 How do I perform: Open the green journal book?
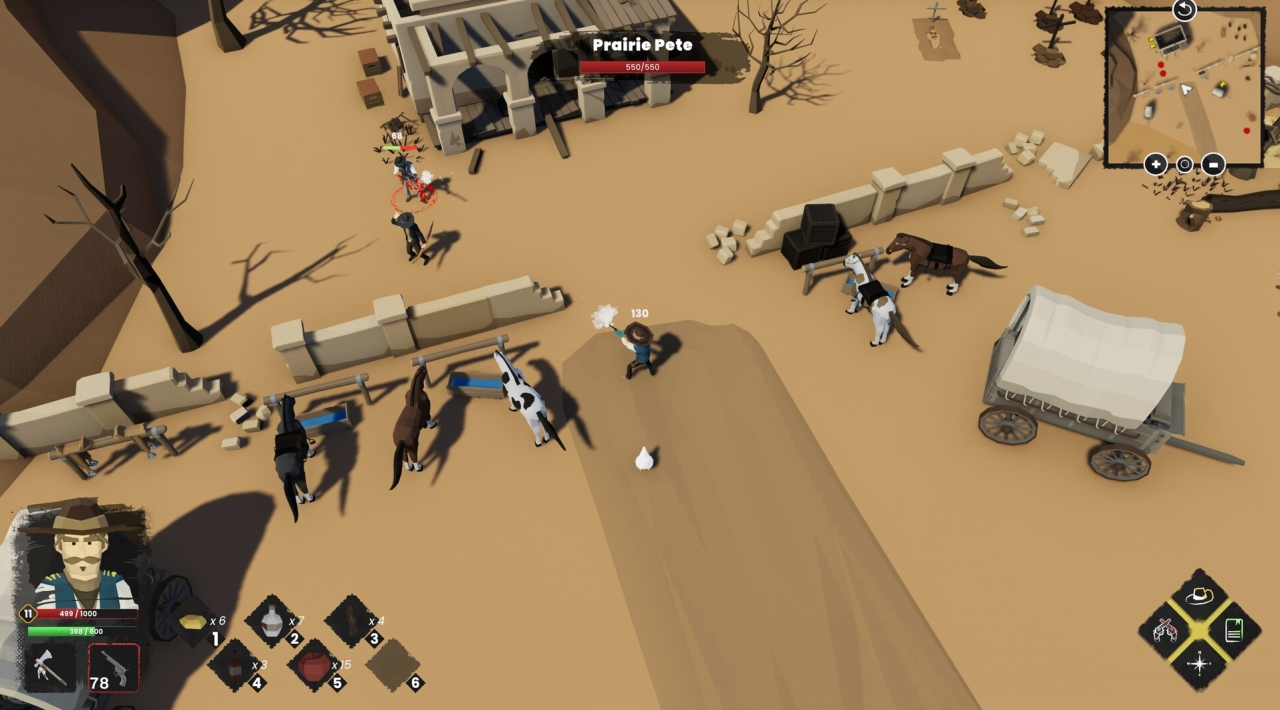click(1233, 630)
